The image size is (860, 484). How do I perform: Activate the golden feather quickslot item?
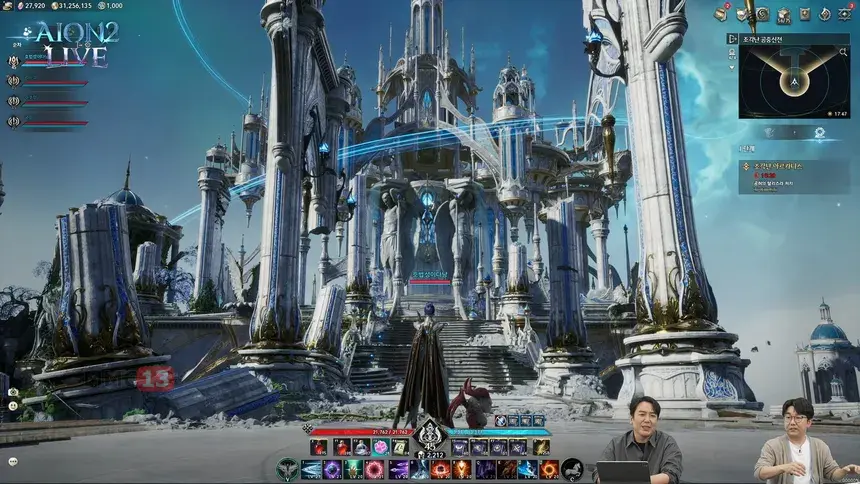[540, 447]
